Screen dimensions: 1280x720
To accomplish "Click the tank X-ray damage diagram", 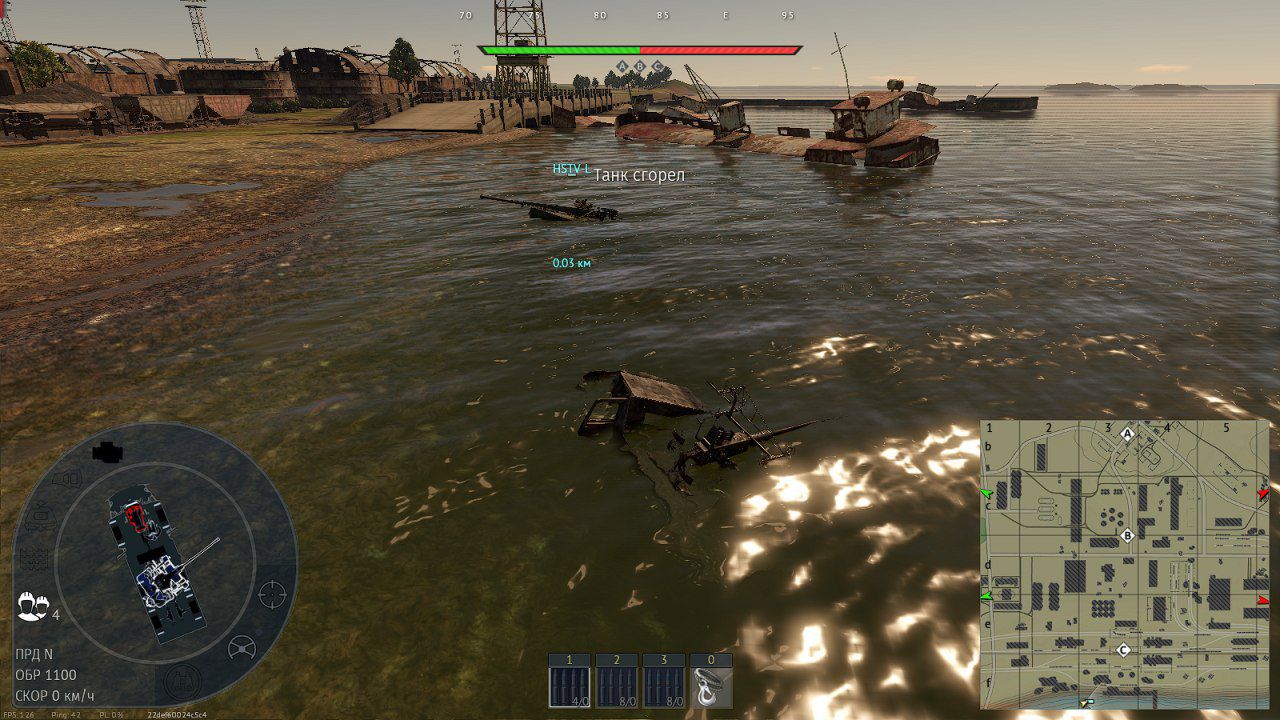I will pyautogui.click(x=160, y=565).
